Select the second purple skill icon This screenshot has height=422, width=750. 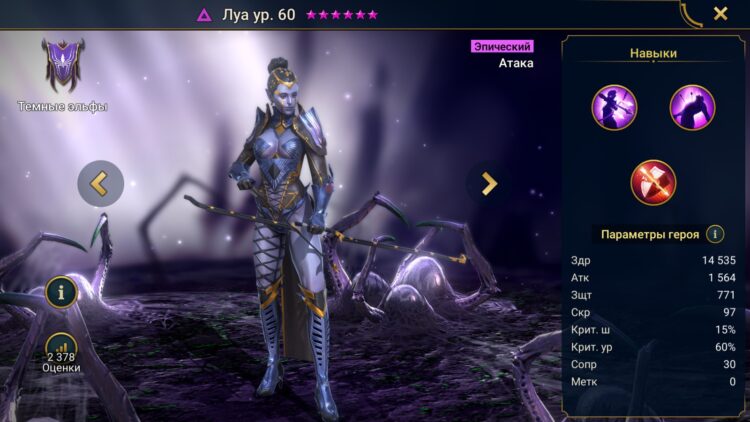[692, 107]
